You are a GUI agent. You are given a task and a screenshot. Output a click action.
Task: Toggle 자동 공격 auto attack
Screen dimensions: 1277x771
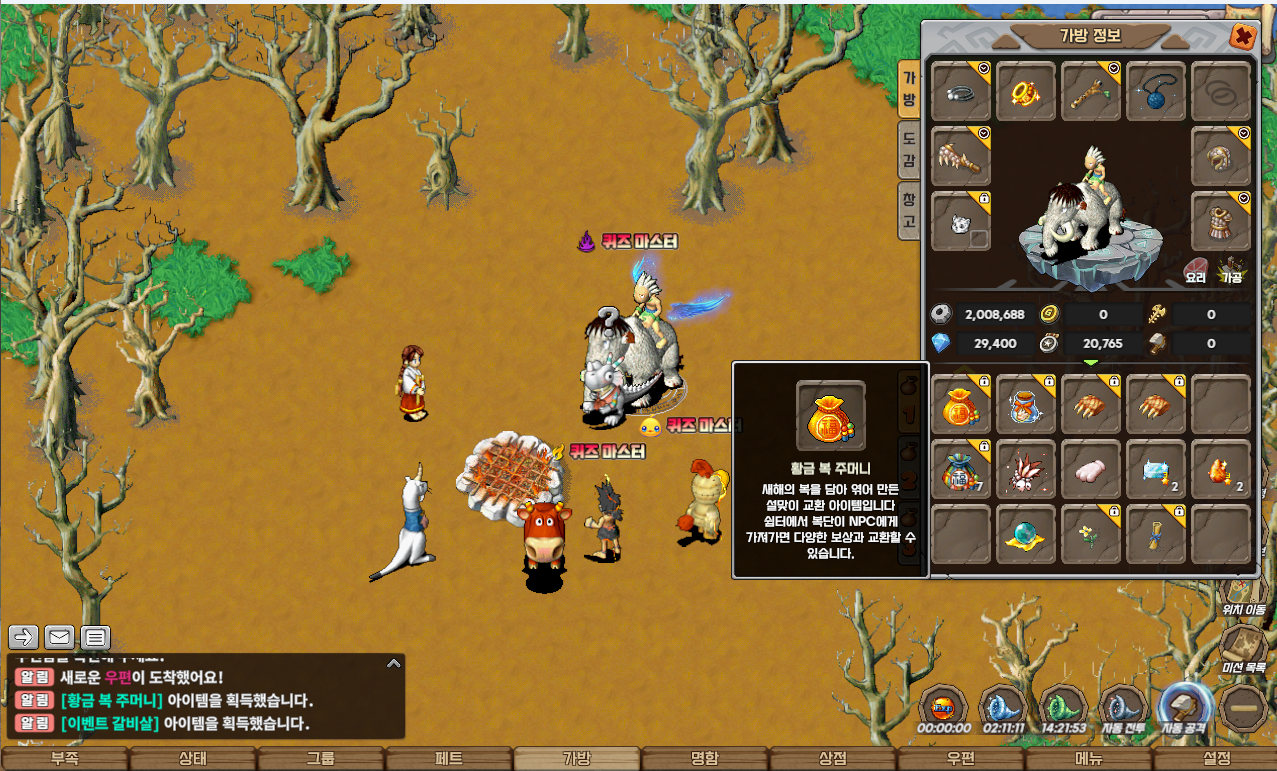[1185, 710]
